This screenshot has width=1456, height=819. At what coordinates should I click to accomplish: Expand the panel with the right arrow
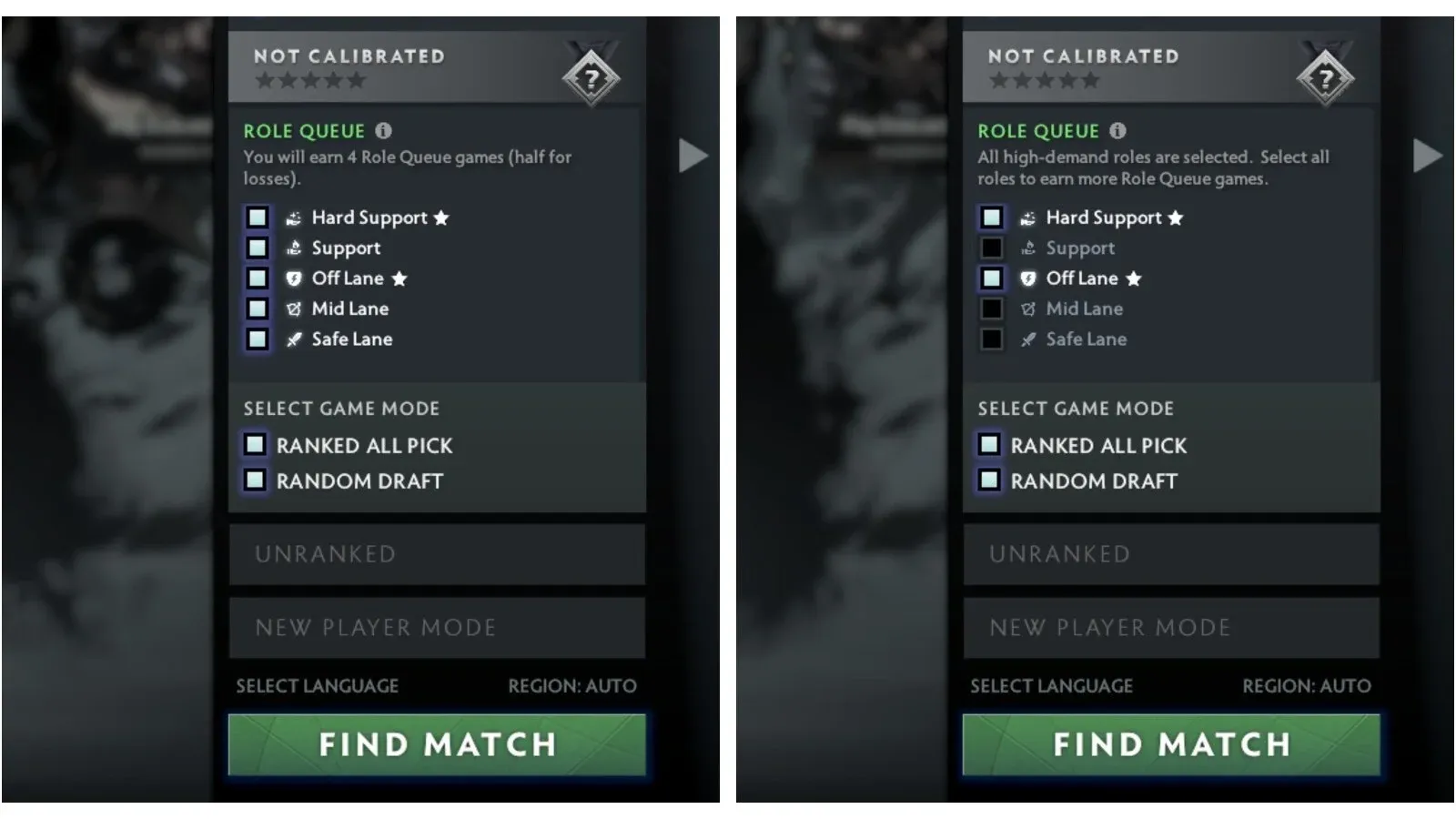point(693,154)
